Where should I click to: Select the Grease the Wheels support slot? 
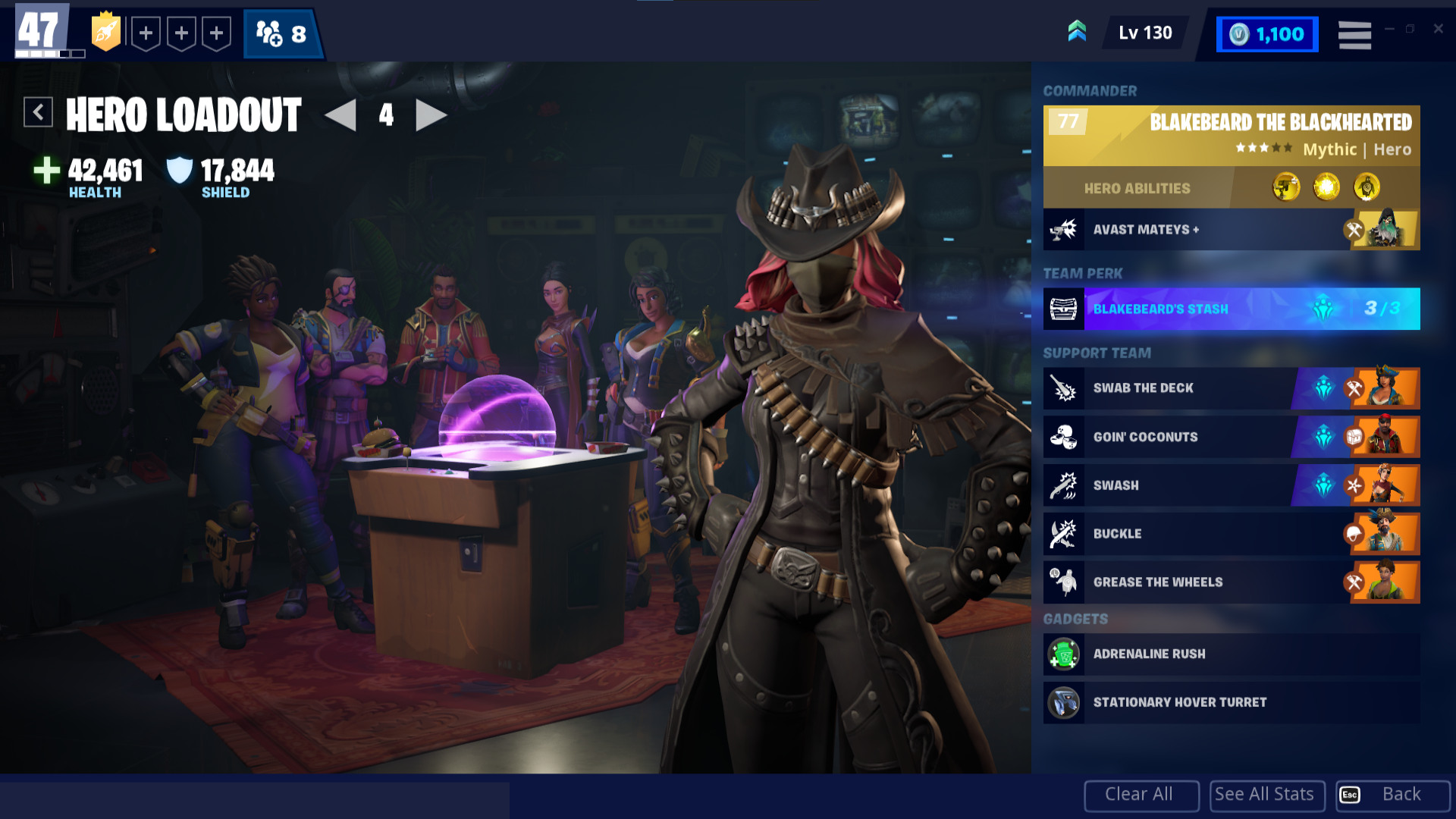1231,582
